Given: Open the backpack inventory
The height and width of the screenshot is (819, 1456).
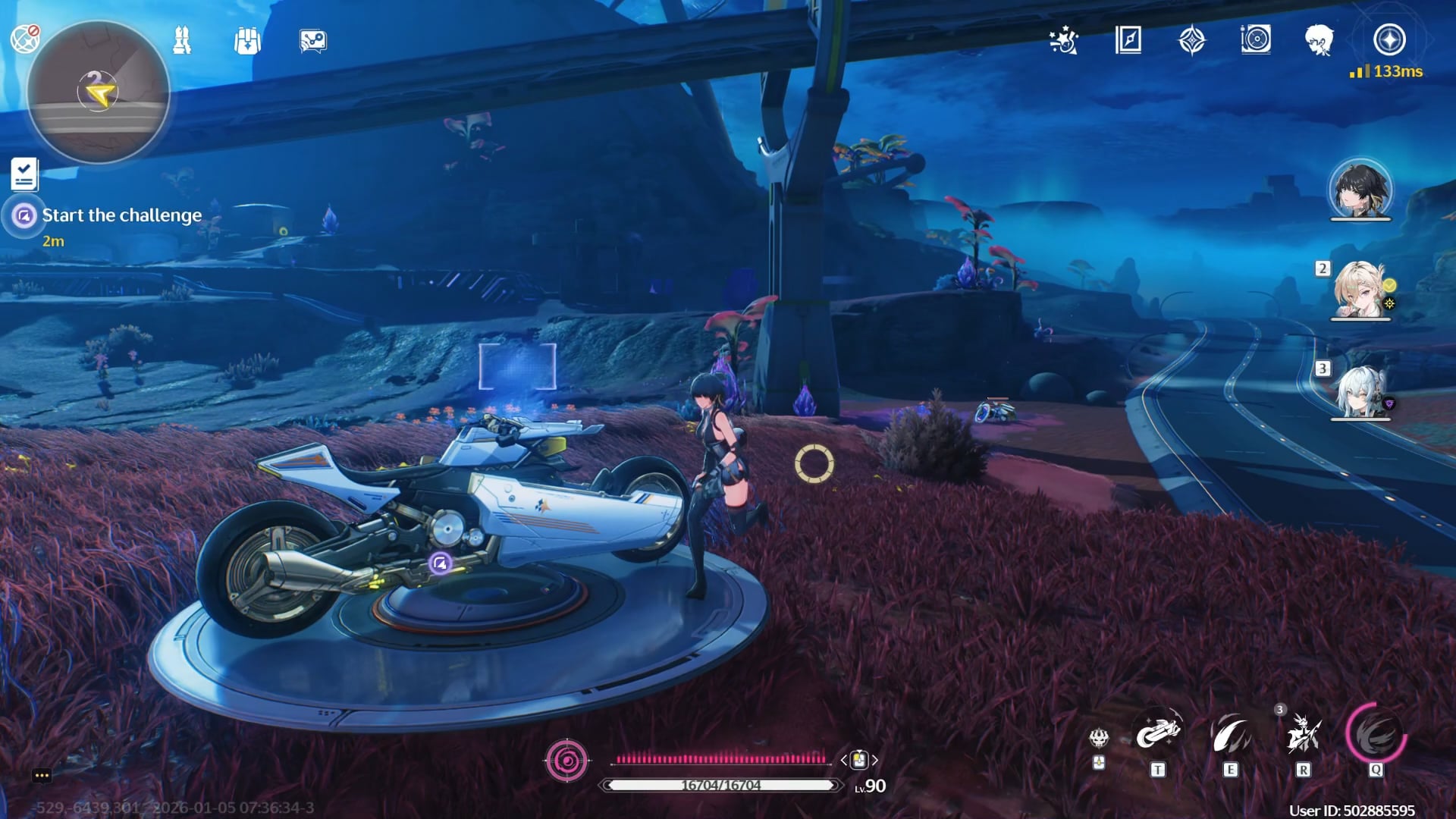Looking at the screenshot, I should point(247,41).
